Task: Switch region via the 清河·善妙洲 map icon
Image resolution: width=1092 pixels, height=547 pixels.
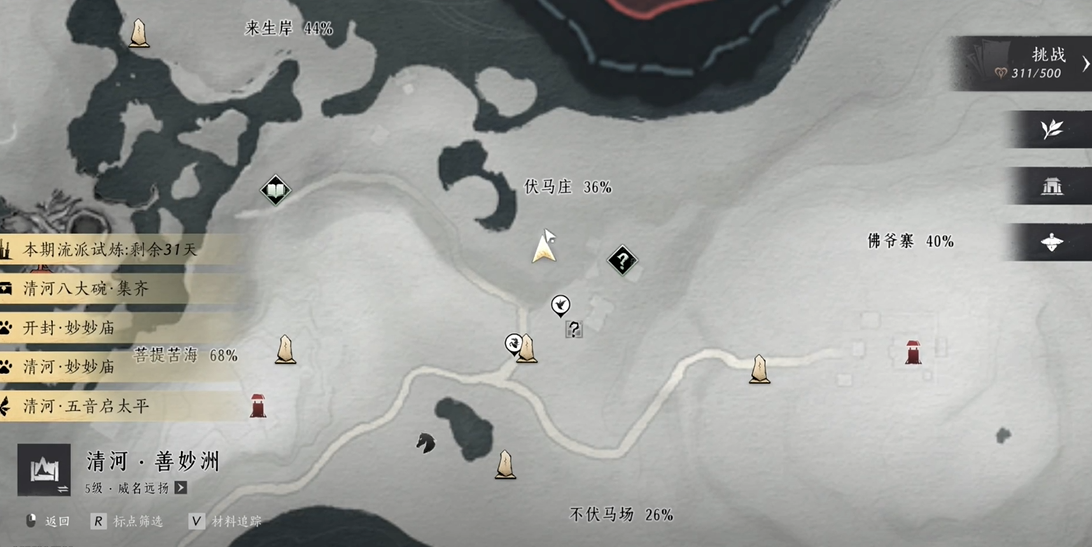Action: tap(44, 470)
